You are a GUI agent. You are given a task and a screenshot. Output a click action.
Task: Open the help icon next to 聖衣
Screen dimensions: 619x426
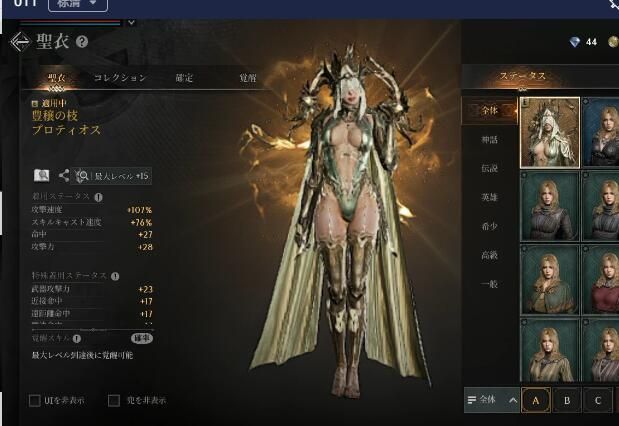click(82, 42)
